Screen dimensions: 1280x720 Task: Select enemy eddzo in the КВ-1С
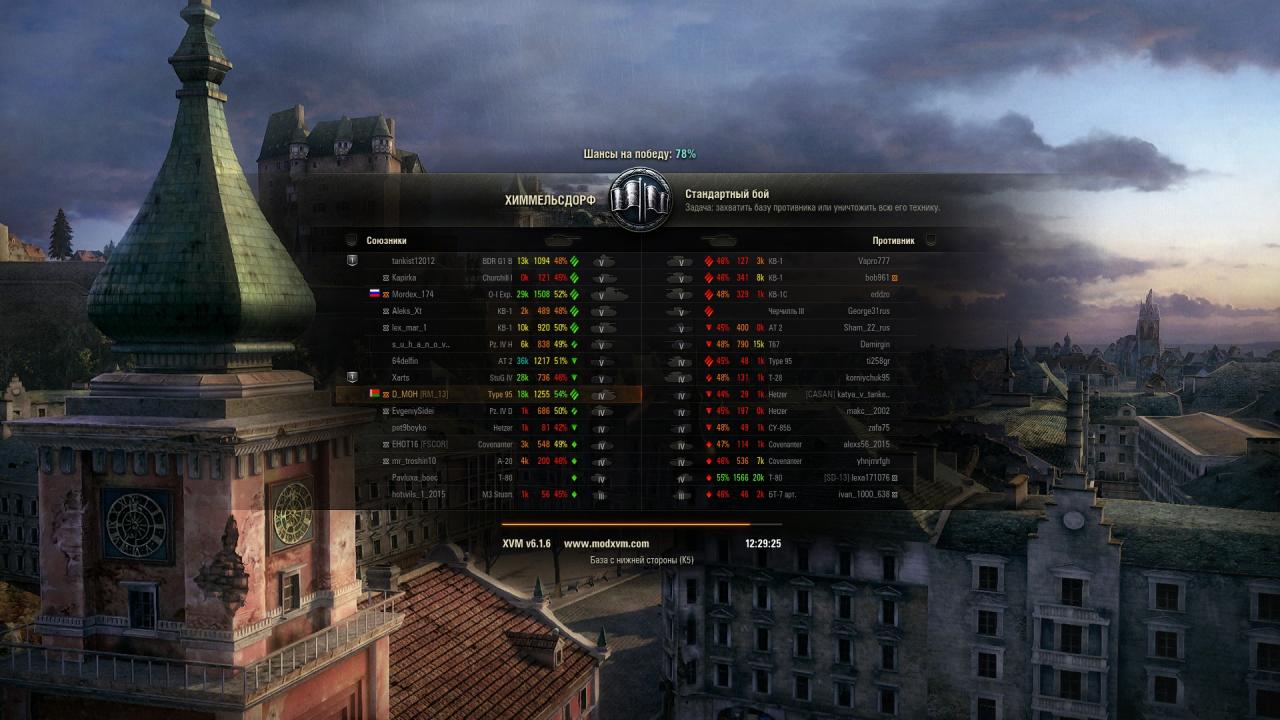click(879, 294)
